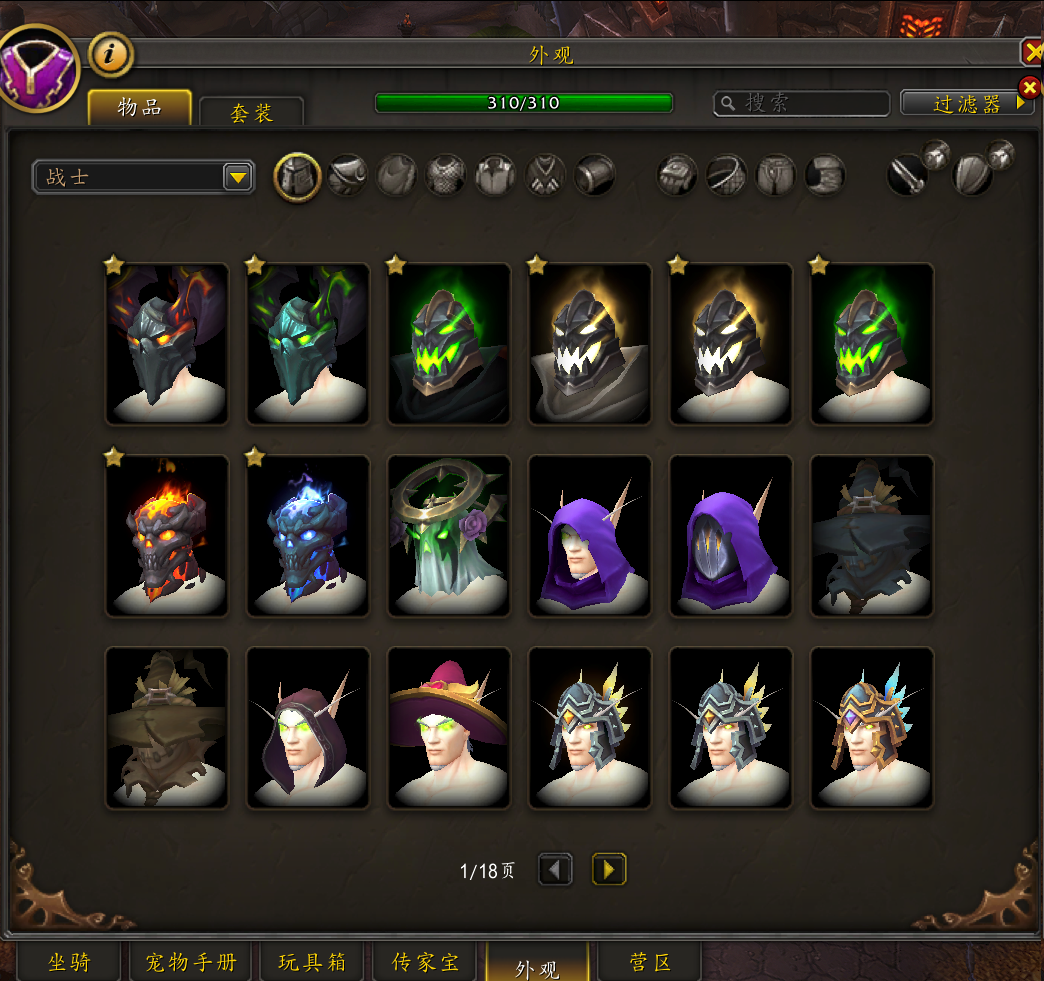This screenshot has width=1044, height=981.
Task: Open the 坐骑 mounts tab
Action: (69, 962)
